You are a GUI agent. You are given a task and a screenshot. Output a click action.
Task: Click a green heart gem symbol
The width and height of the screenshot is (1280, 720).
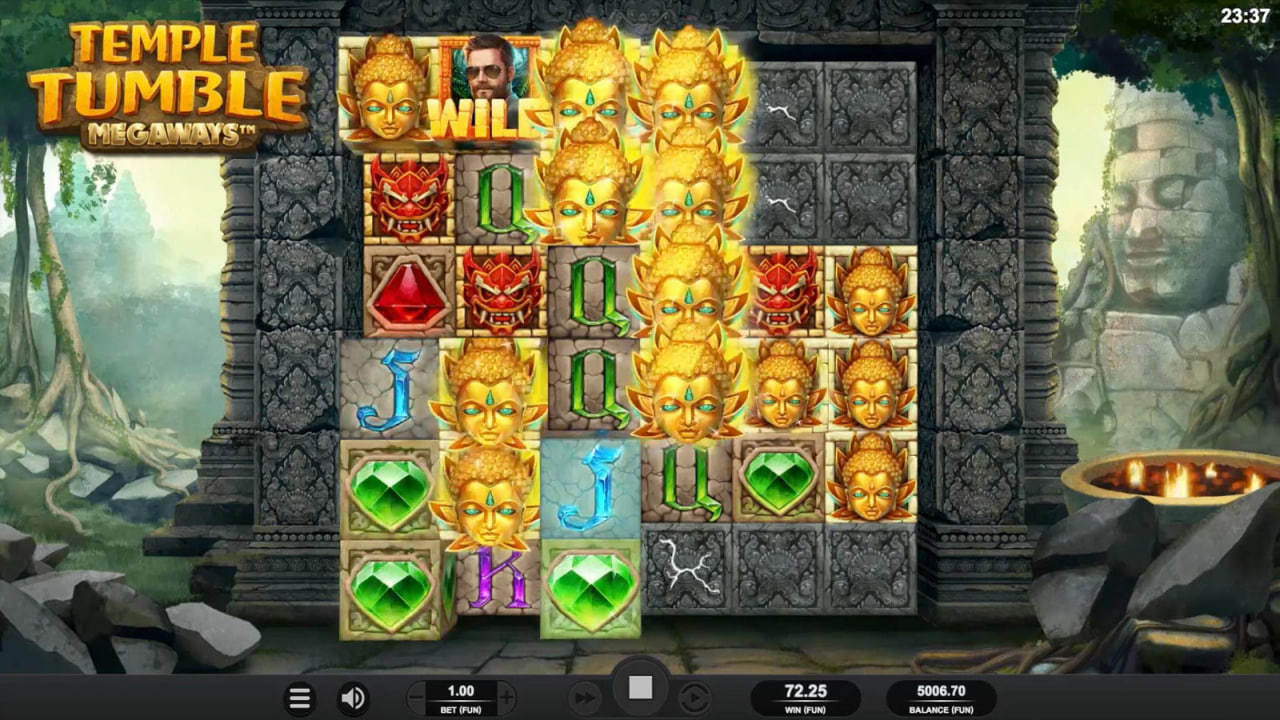coord(389,486)
